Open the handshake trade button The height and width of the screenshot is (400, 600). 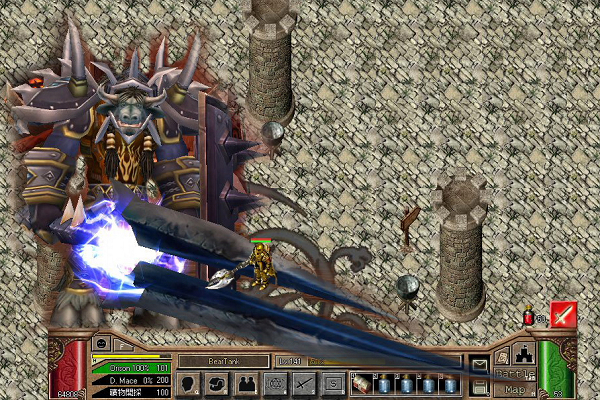(x=217, y=382)
